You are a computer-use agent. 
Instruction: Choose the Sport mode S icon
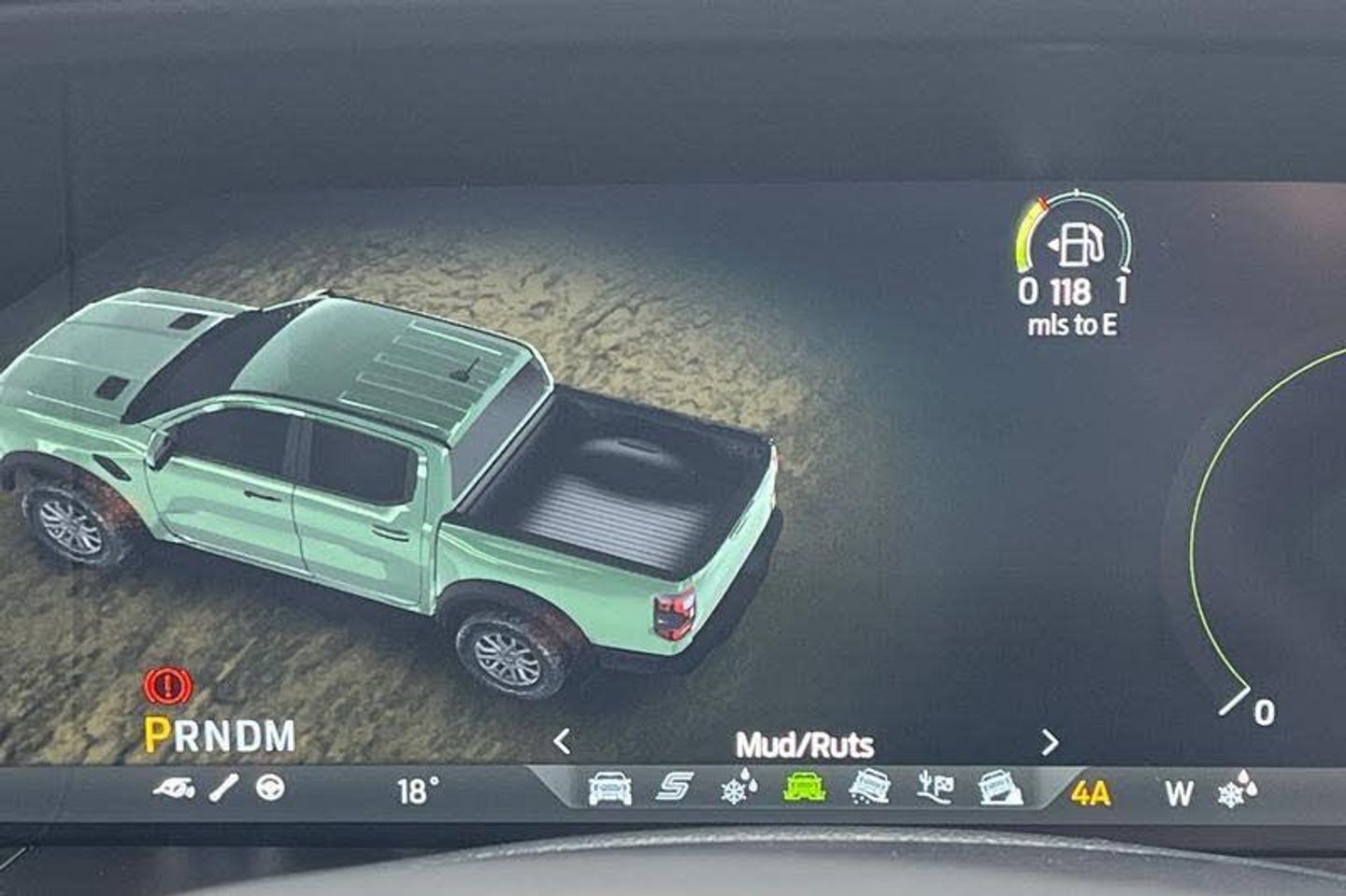point(674,789)
